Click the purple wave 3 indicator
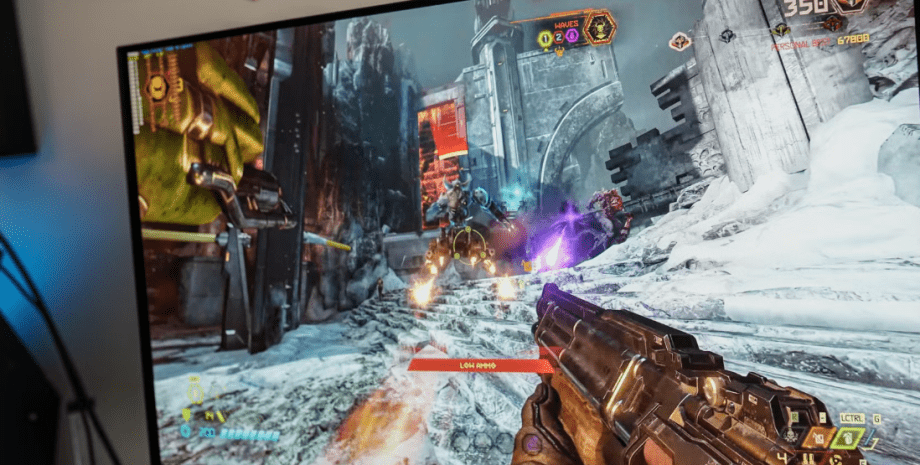920x465 pixels. click(x=572, y=37)
